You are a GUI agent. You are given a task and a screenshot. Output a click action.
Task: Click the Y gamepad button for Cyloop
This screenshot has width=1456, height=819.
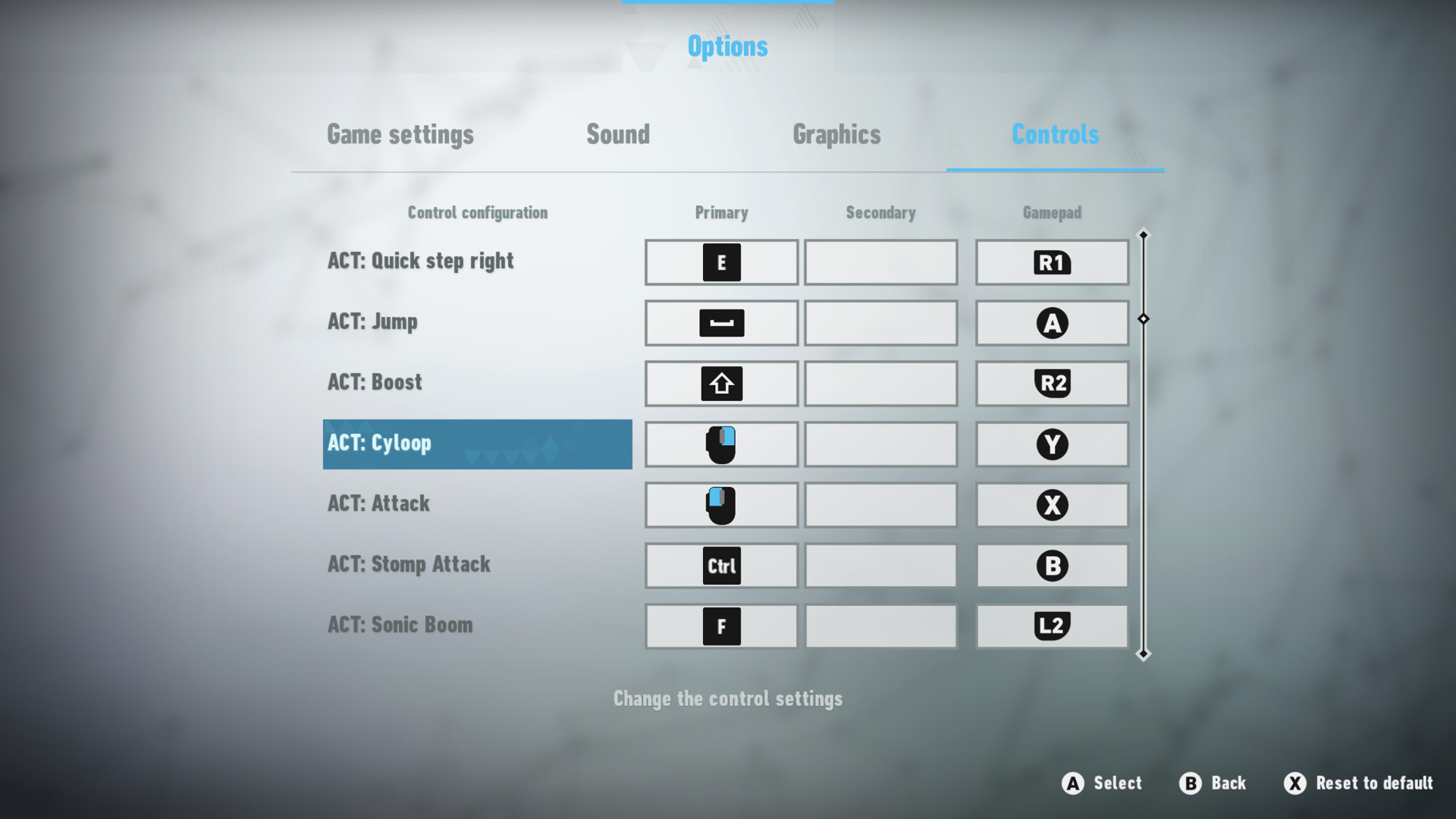pos(1052,444)
